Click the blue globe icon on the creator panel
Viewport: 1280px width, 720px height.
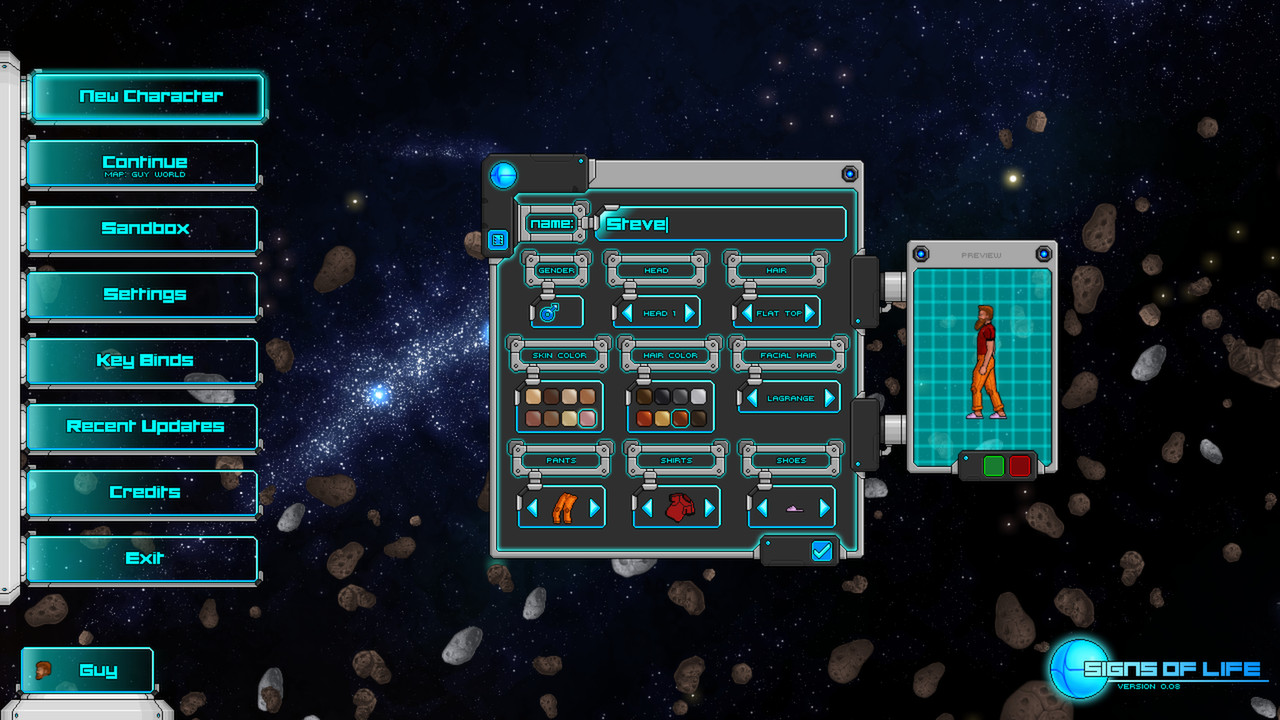(503, 175)
